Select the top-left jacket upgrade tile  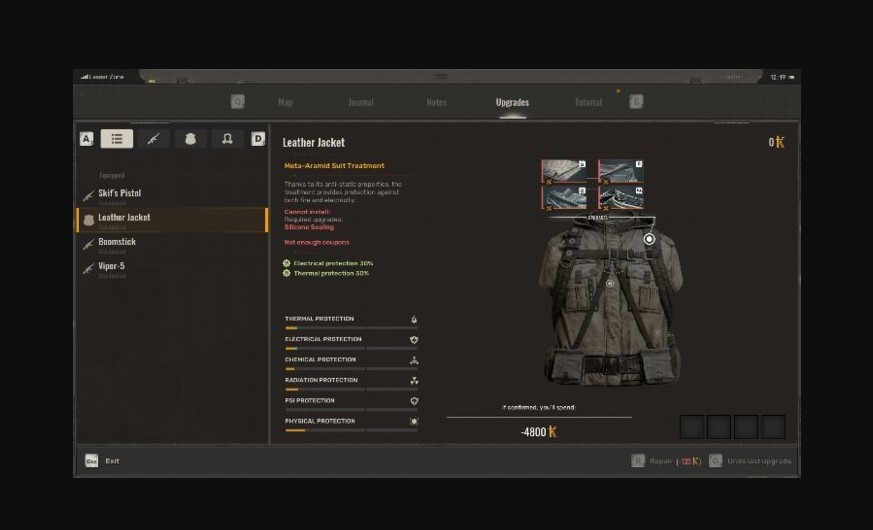(564, 171)
